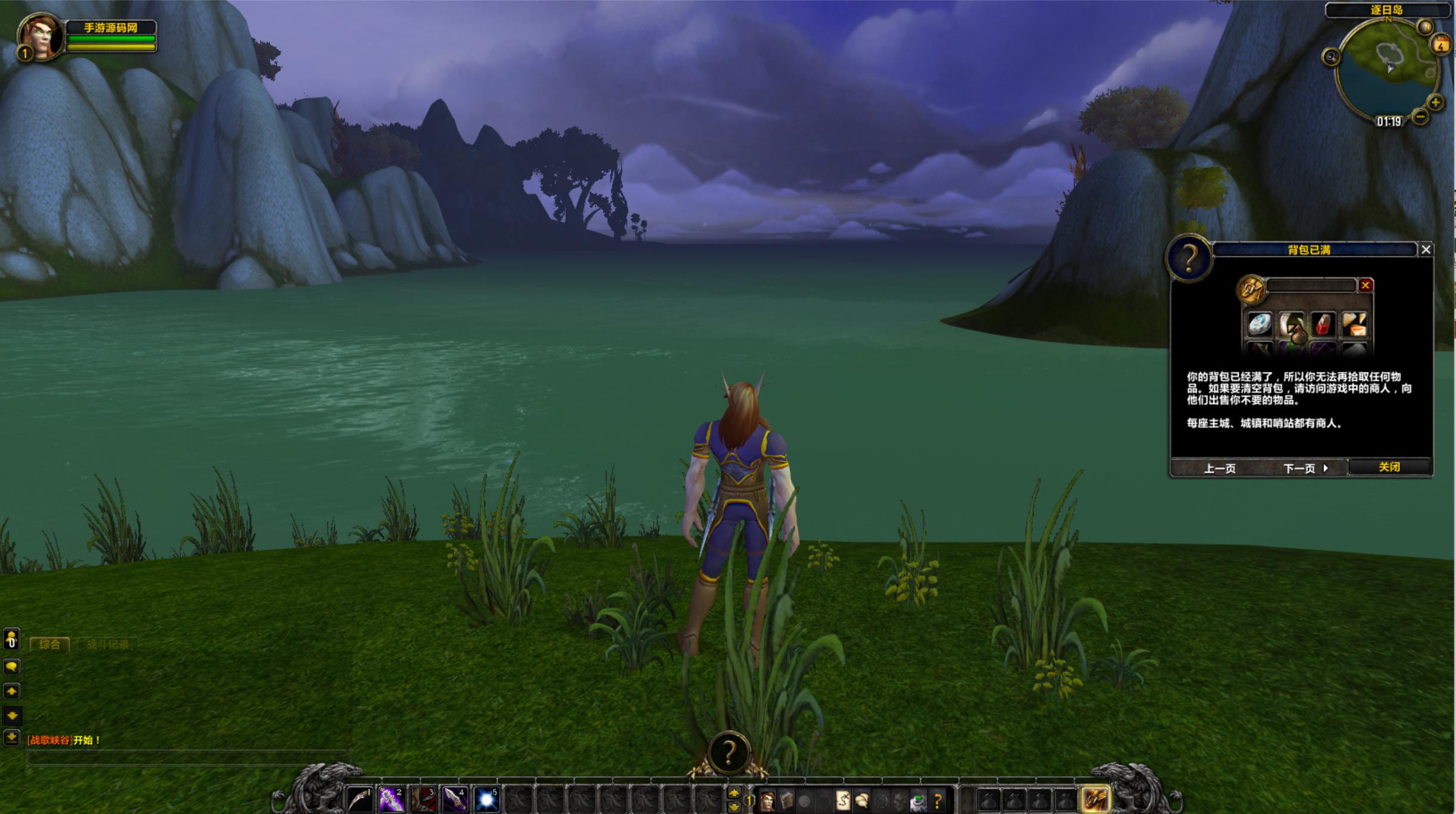The image size is (1456, 814).
Task: Open the friends list social button
Action: 11,640
